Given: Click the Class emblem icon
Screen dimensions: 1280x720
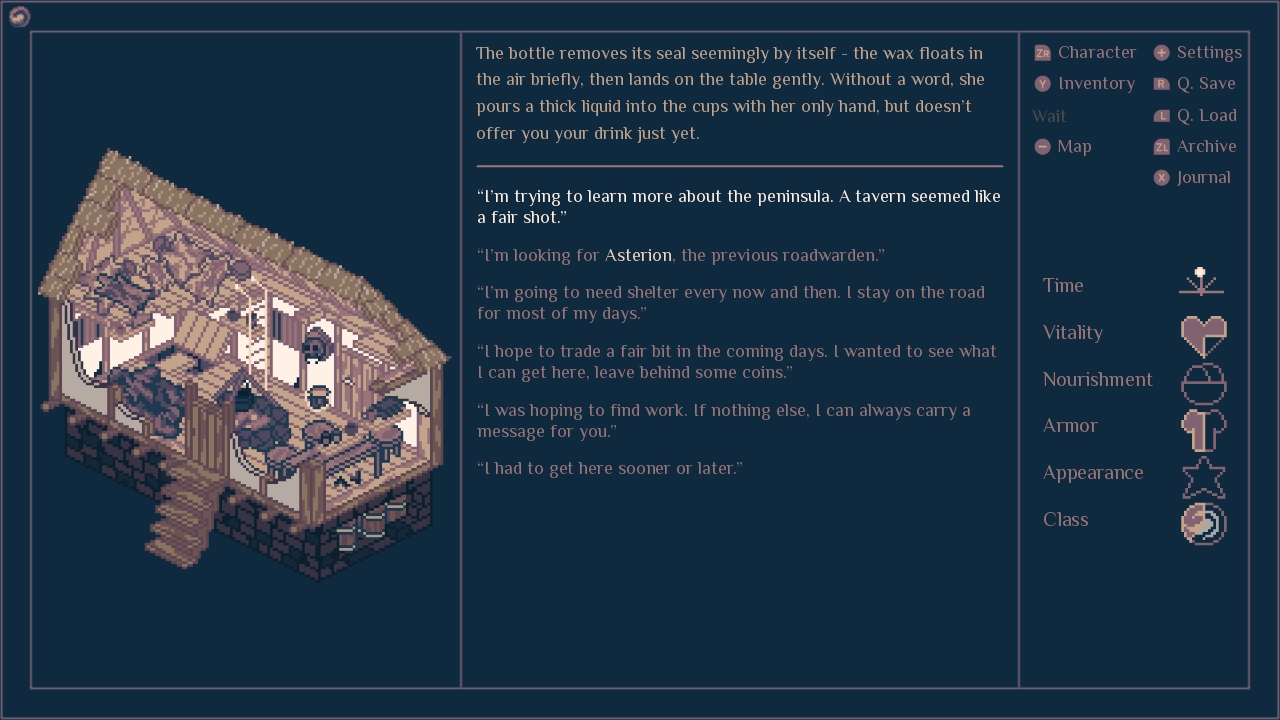Looking at the screenshot, I should (x=1203, y=523).
